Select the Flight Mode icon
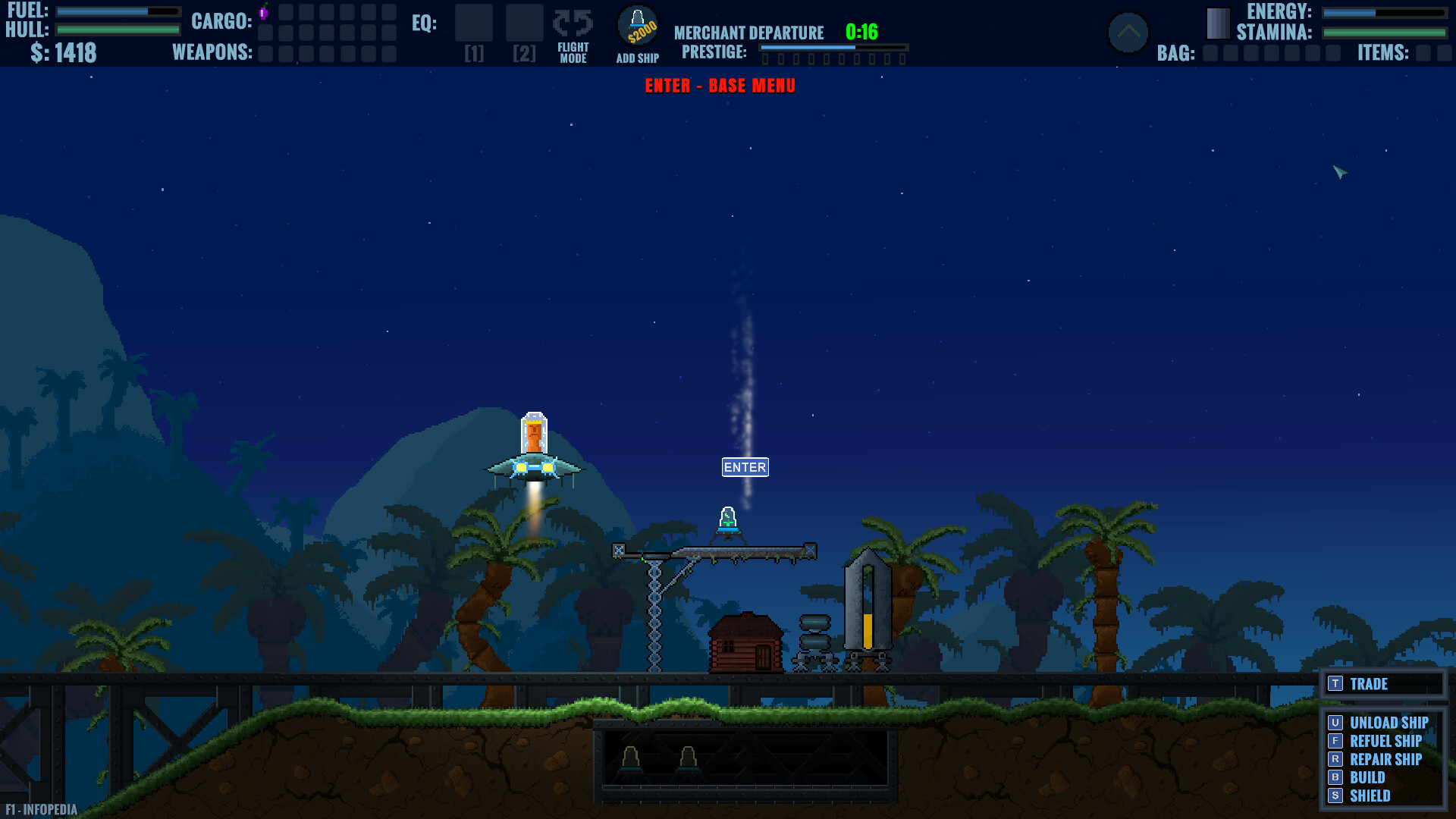 point(573,34)
